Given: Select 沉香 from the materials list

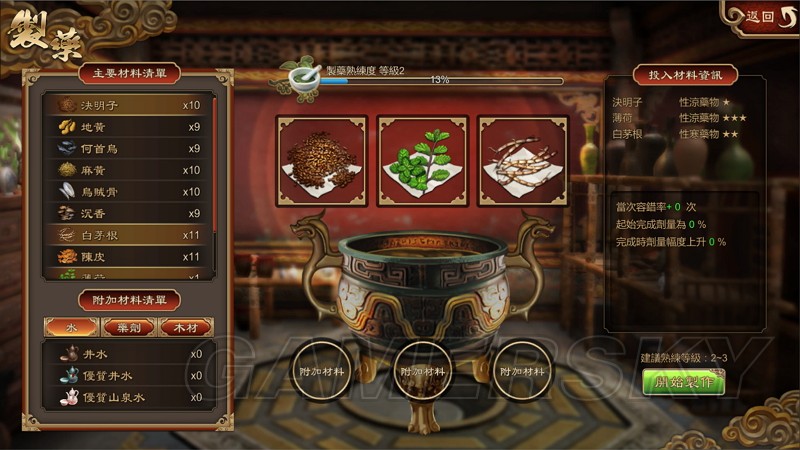Looking at the screenshot, I should tap(128, 213).
